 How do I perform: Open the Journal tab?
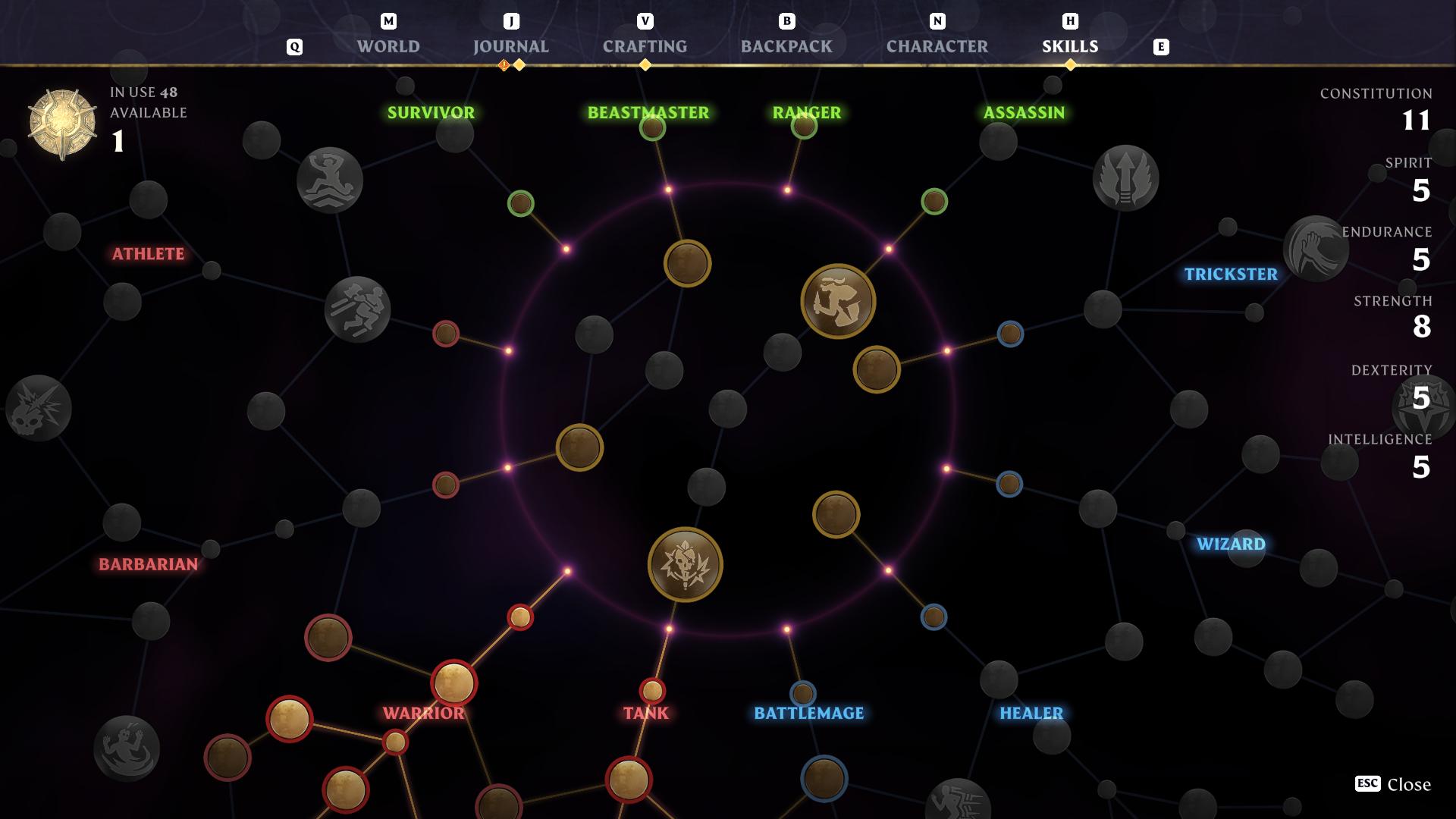pyautogui.click(x=510, y=46)
